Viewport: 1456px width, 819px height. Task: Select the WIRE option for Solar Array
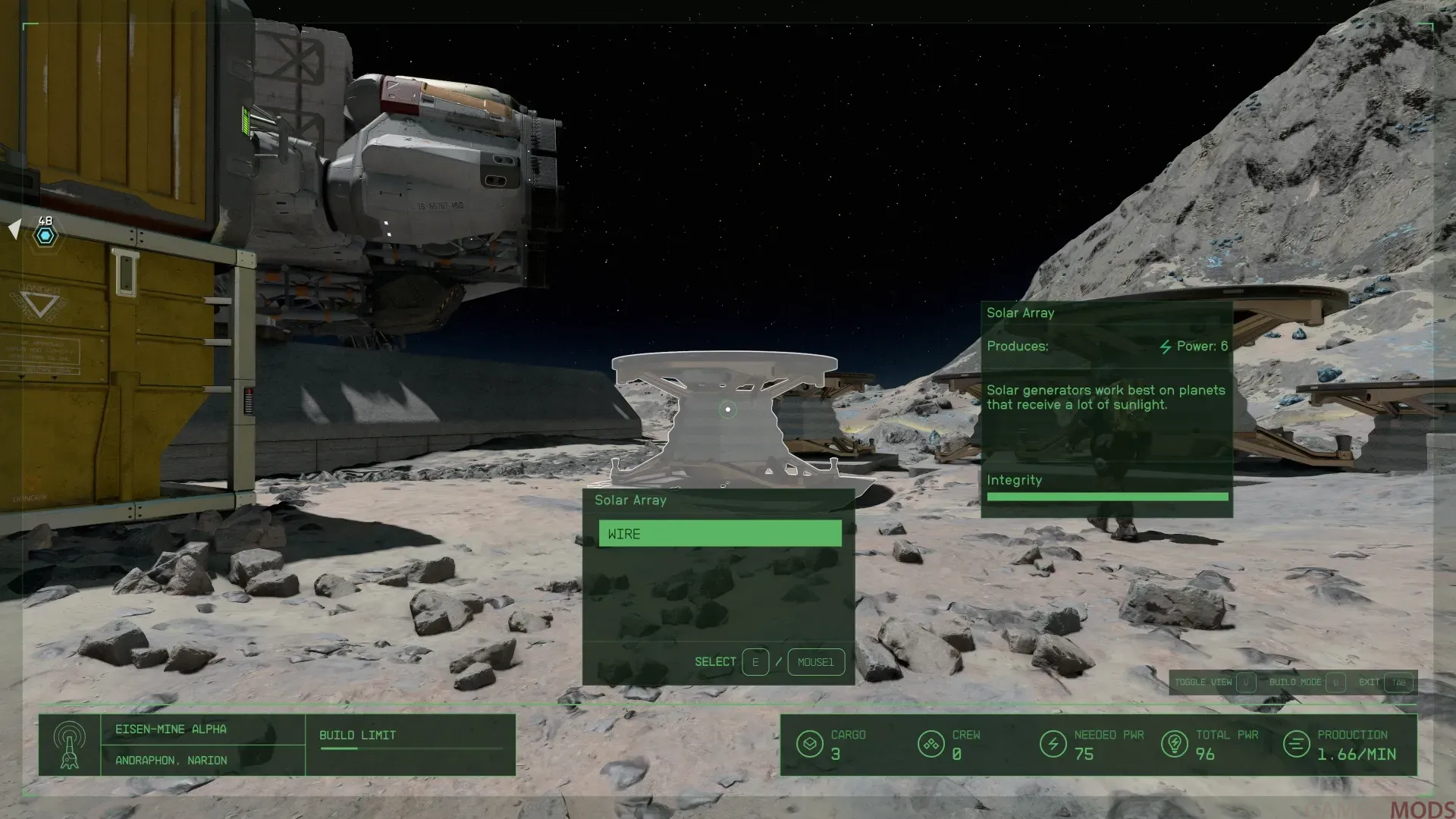[720, 534]
